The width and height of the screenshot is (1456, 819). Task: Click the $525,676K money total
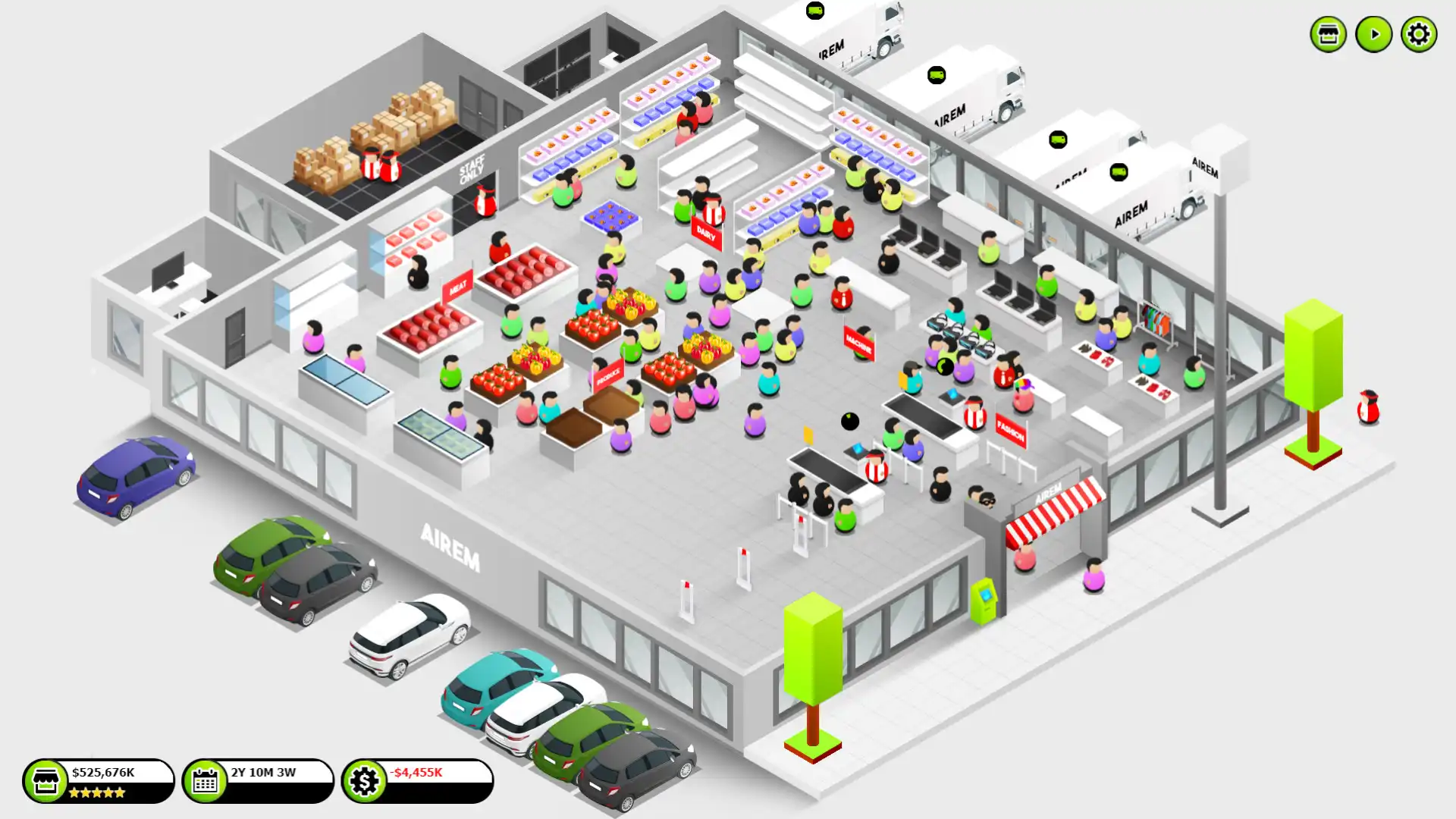103,771
